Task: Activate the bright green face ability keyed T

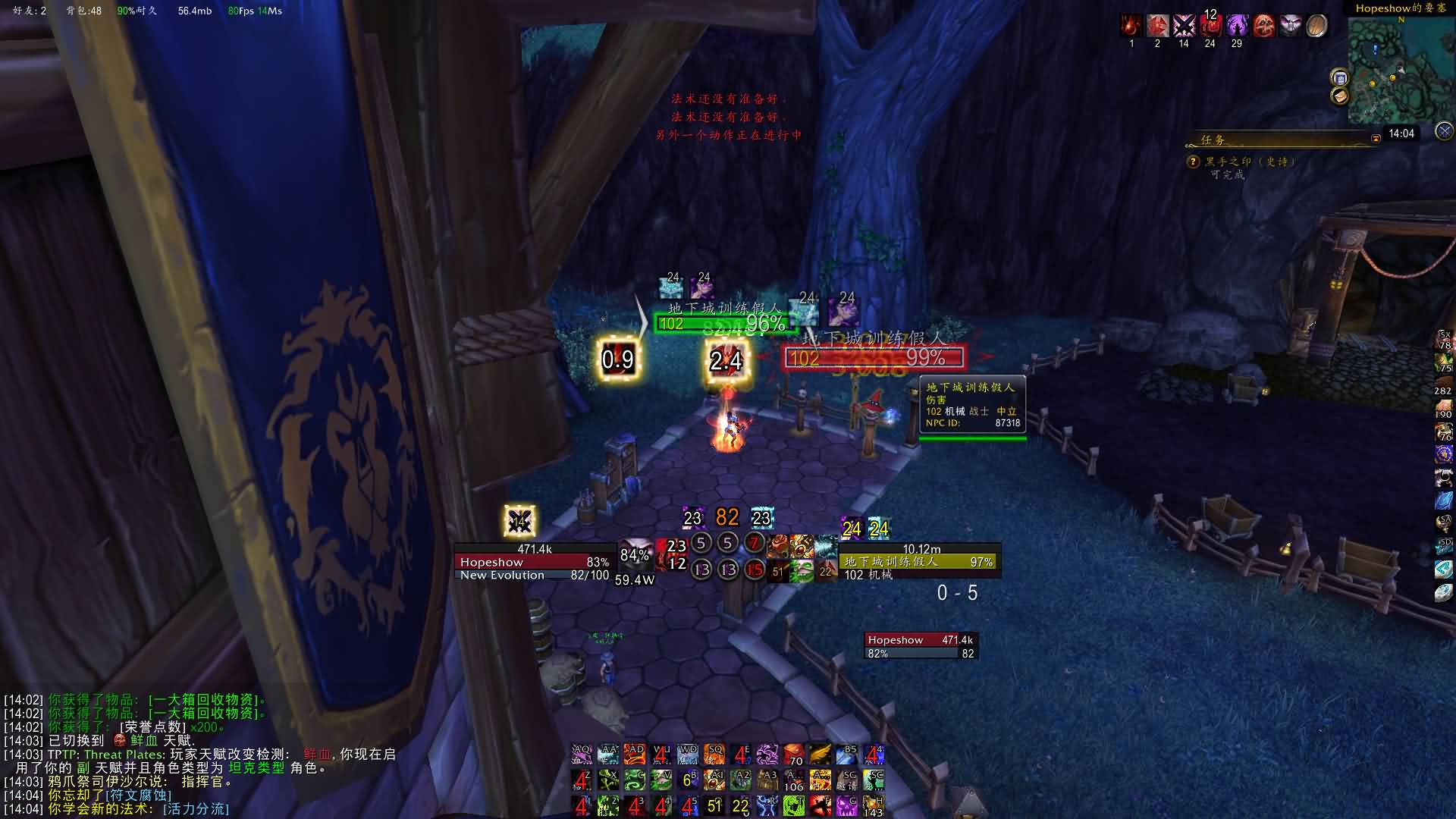Action: point(793,805)
